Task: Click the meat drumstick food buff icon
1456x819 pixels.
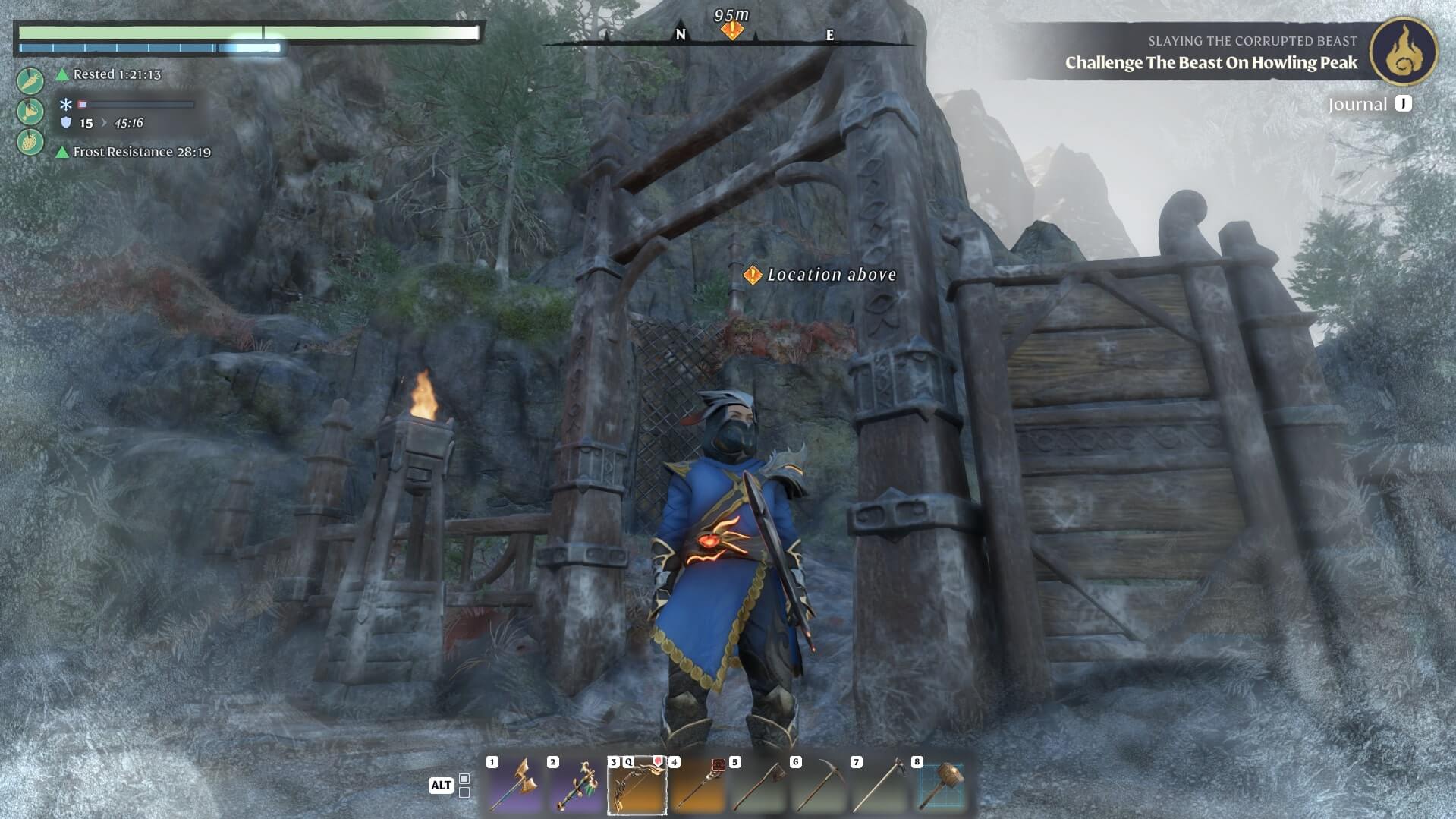Action: pos(30,112)
